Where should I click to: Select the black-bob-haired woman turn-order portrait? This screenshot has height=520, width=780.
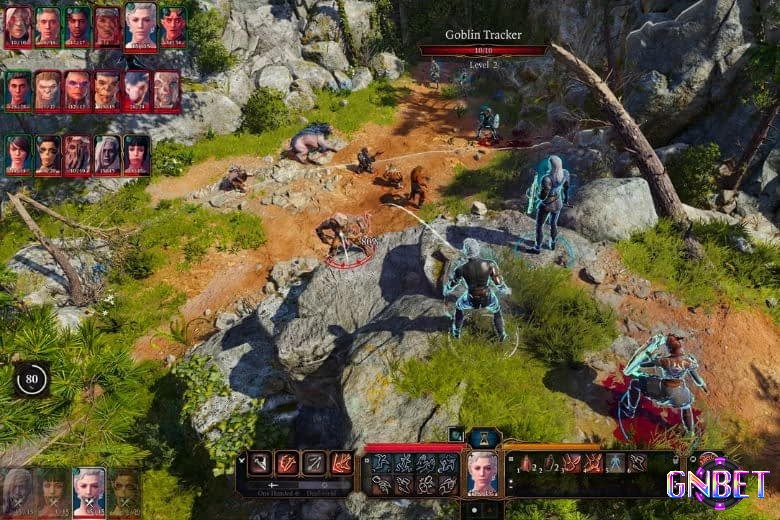pyautogui.click(x=136, y=155)
